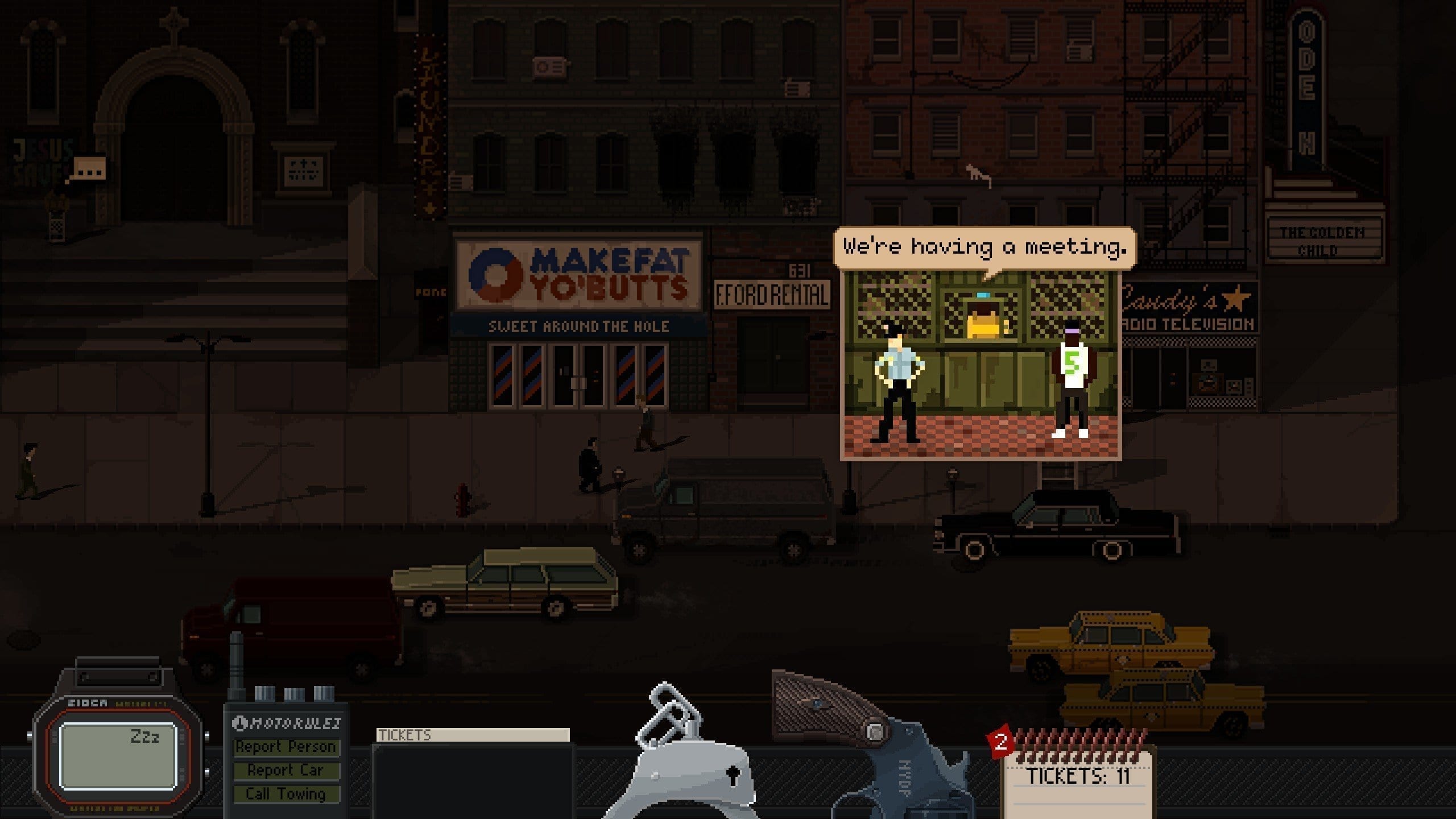Viewport: 1456px width, 819px height.
Task: Call Towing from the radio
Action: coord(286,794)
